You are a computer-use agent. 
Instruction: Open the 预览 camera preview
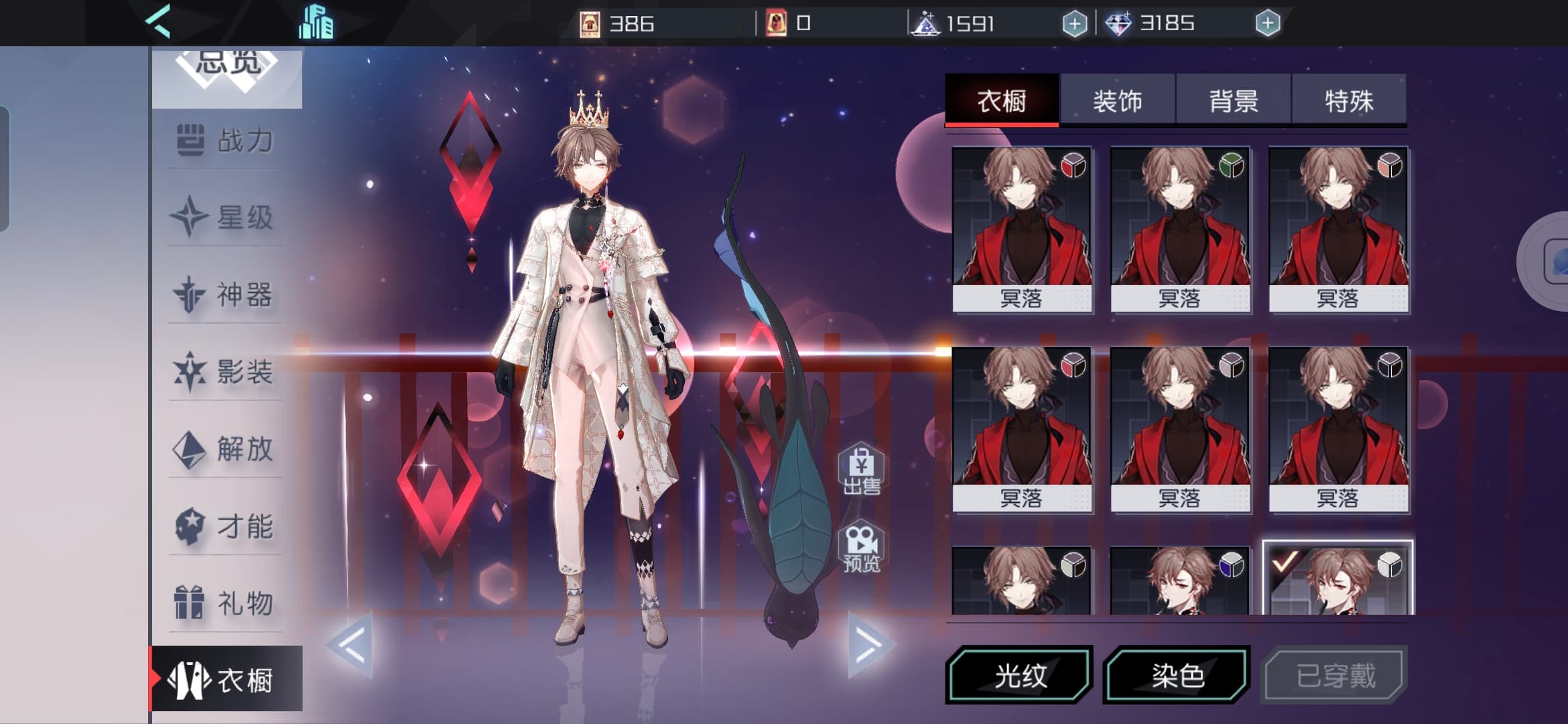coord(861,548)
